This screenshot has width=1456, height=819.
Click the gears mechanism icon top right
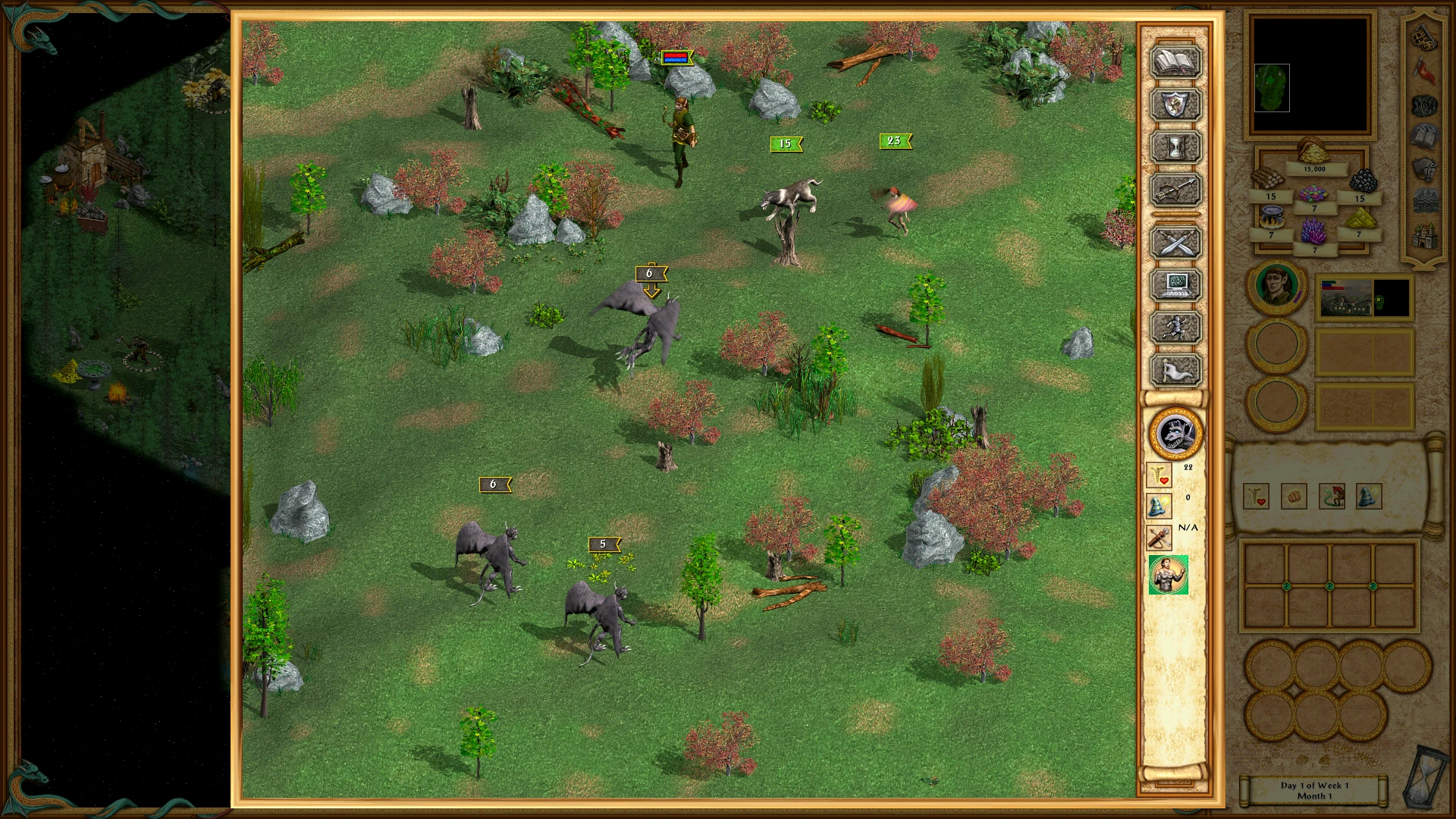[1423, 36]
